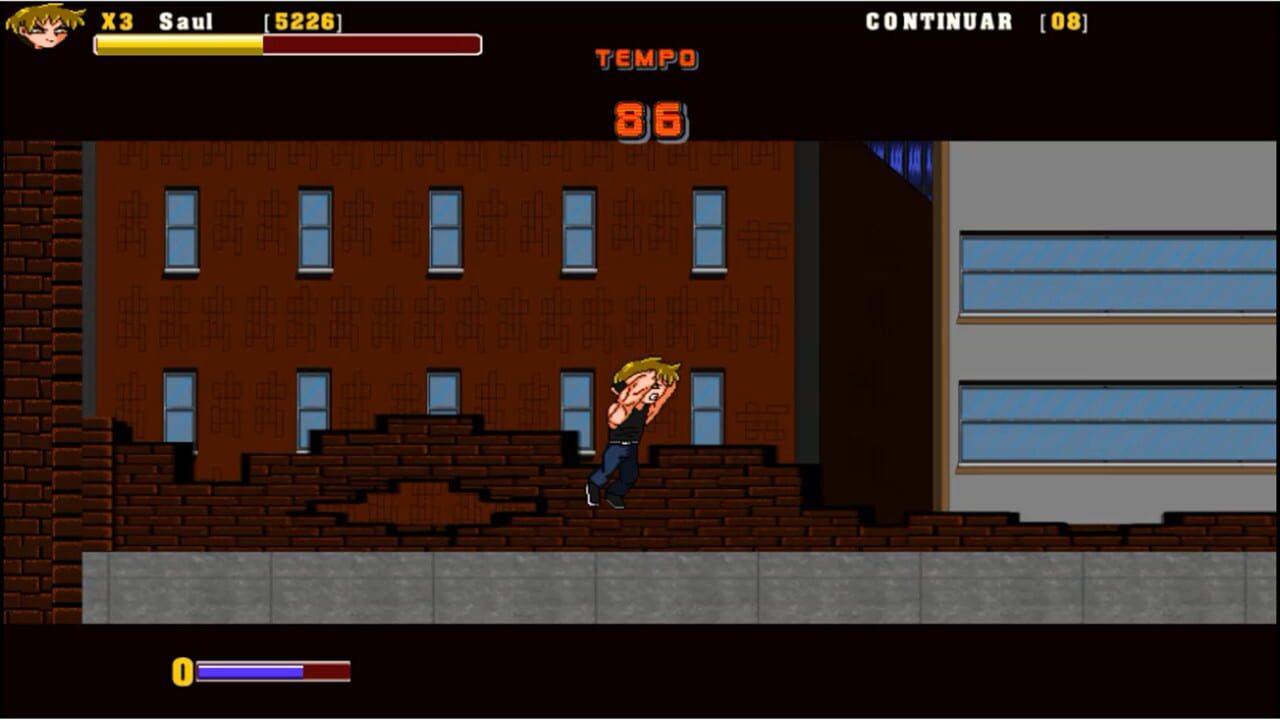Select the CONTINUAR menu option
Screen dimensions: 1280x720
(x=938, y=21)
